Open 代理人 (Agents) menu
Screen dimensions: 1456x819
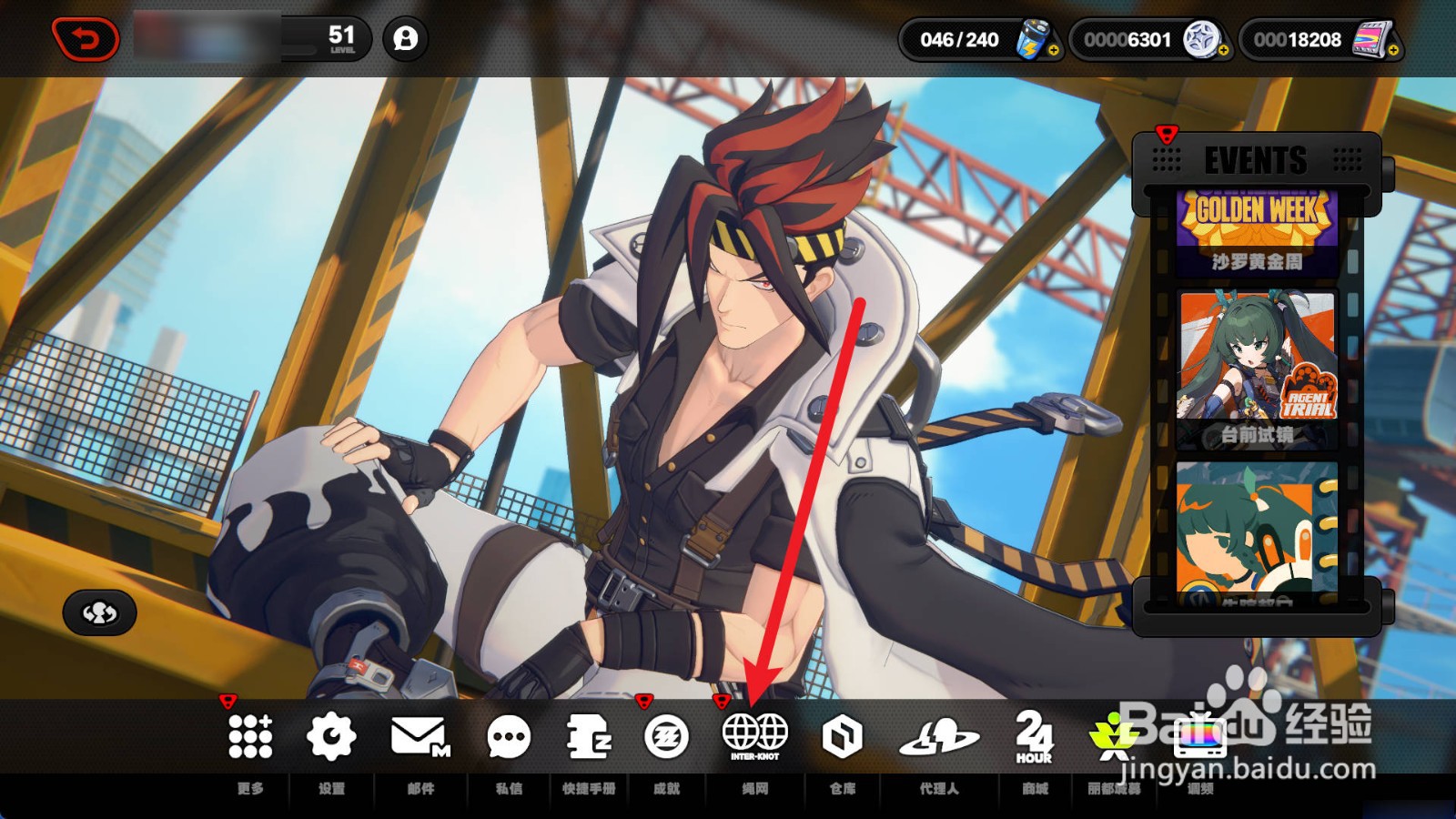click(x=939, y=736)
